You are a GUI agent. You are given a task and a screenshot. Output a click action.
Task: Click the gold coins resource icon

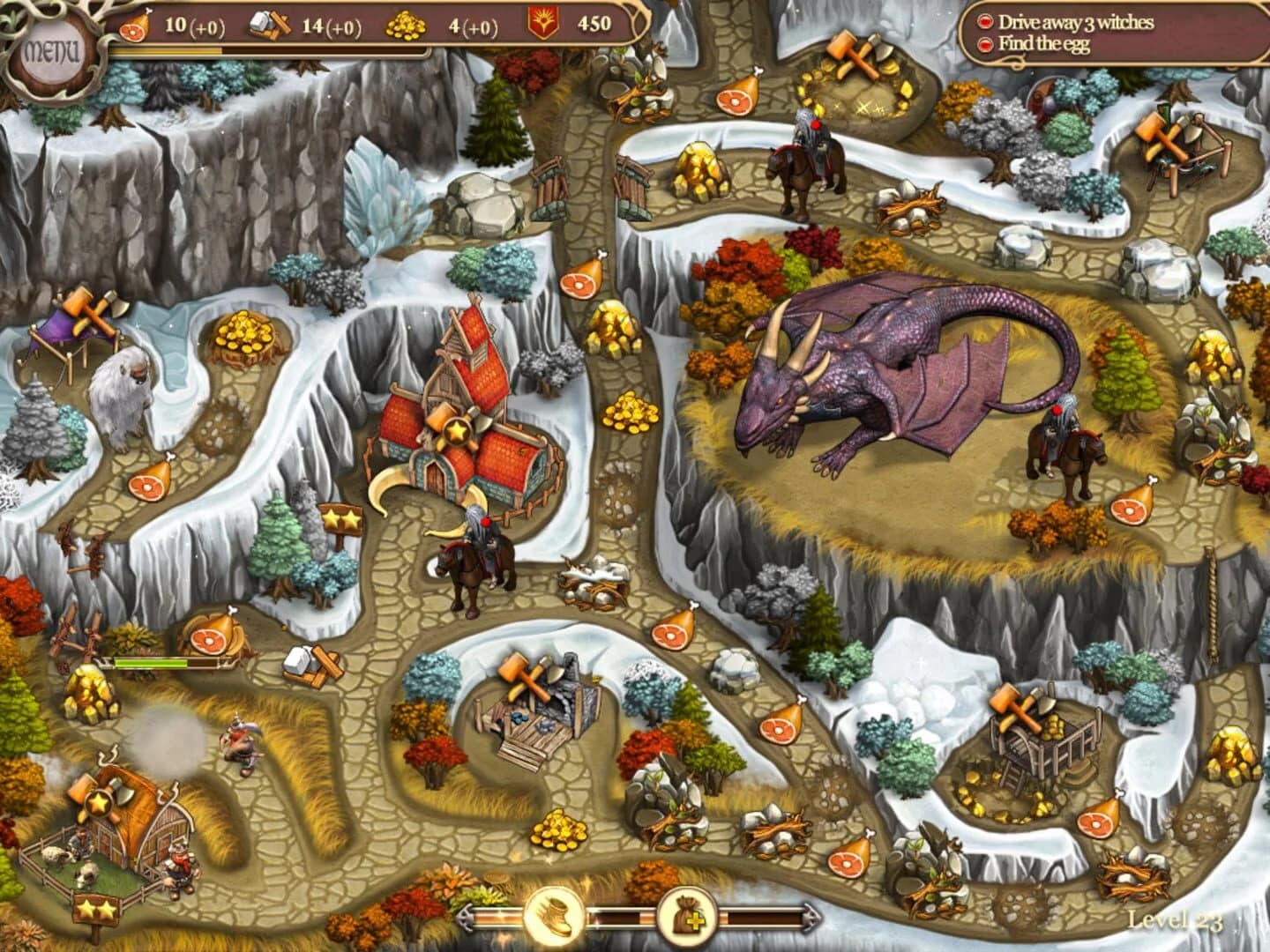point(407,26)
